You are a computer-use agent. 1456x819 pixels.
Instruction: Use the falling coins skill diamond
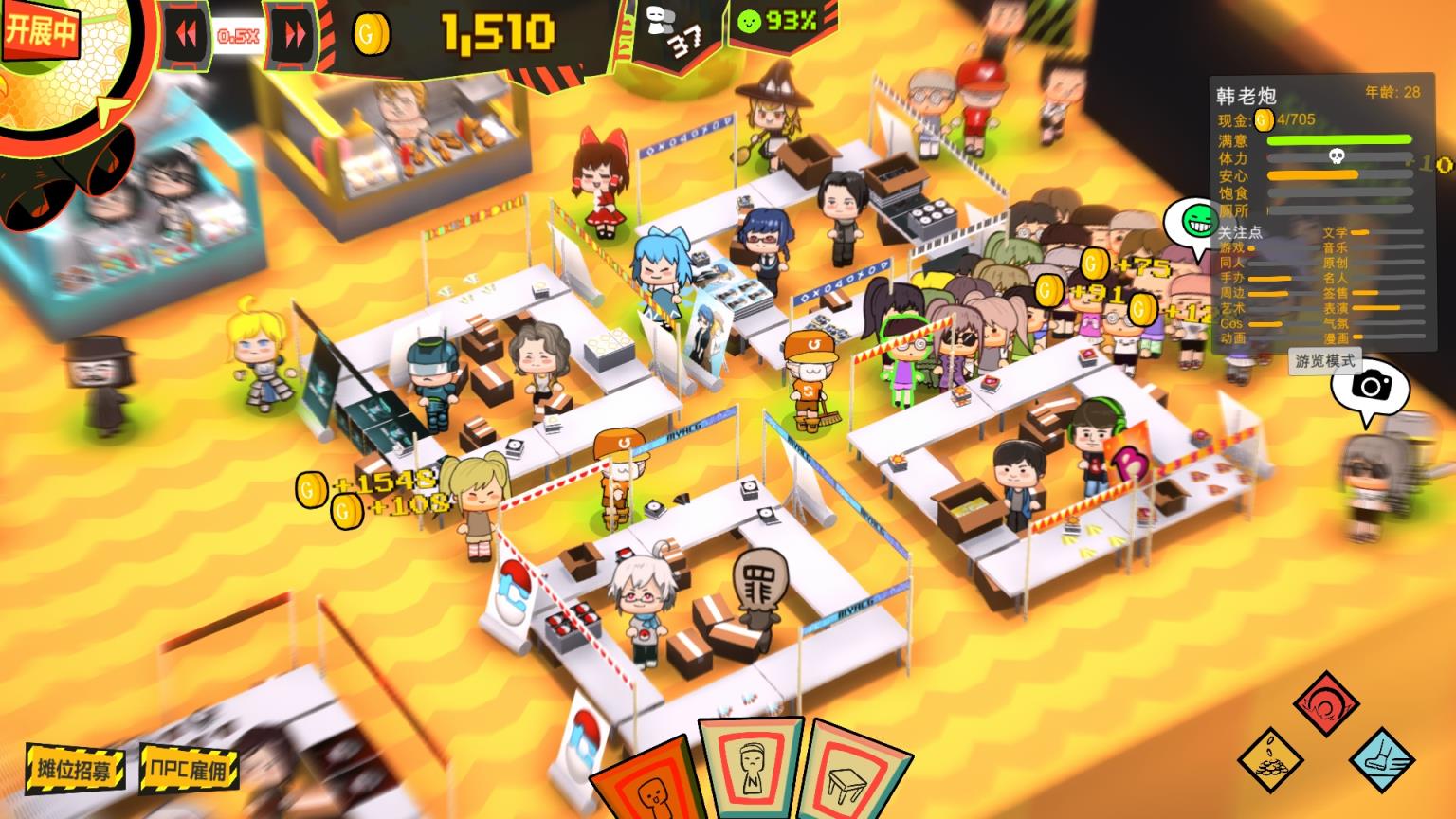[x=1270, y=759]
